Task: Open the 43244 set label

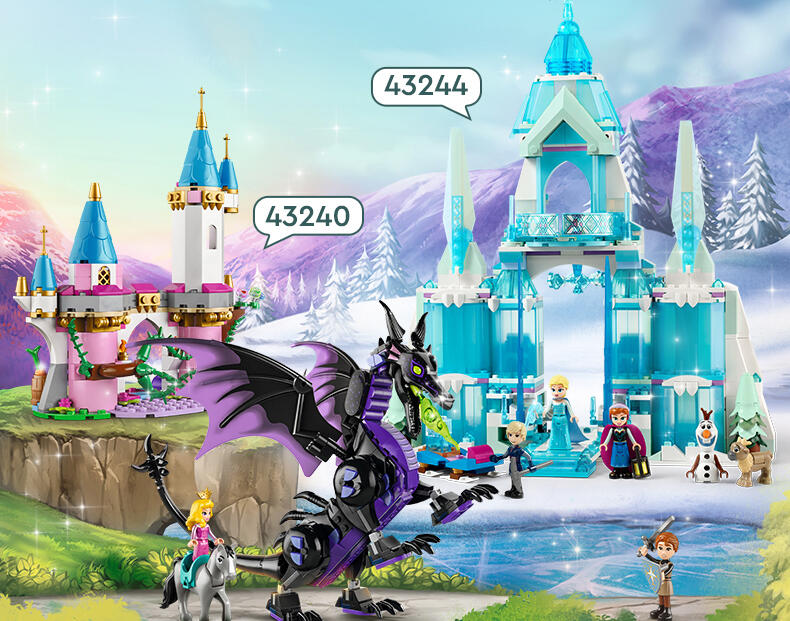Action: (x=426, y=86)
